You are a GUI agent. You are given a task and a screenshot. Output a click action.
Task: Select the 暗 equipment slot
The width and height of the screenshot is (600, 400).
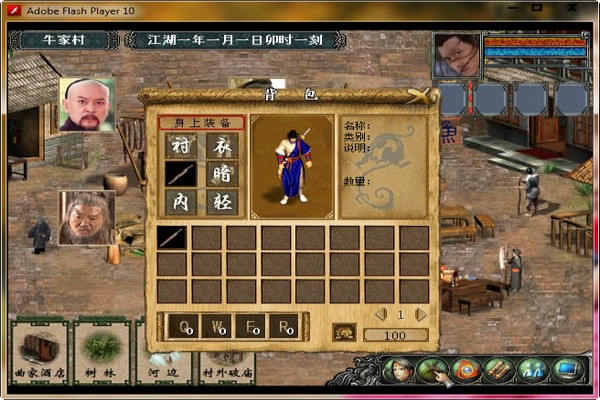tap(222, 173)
